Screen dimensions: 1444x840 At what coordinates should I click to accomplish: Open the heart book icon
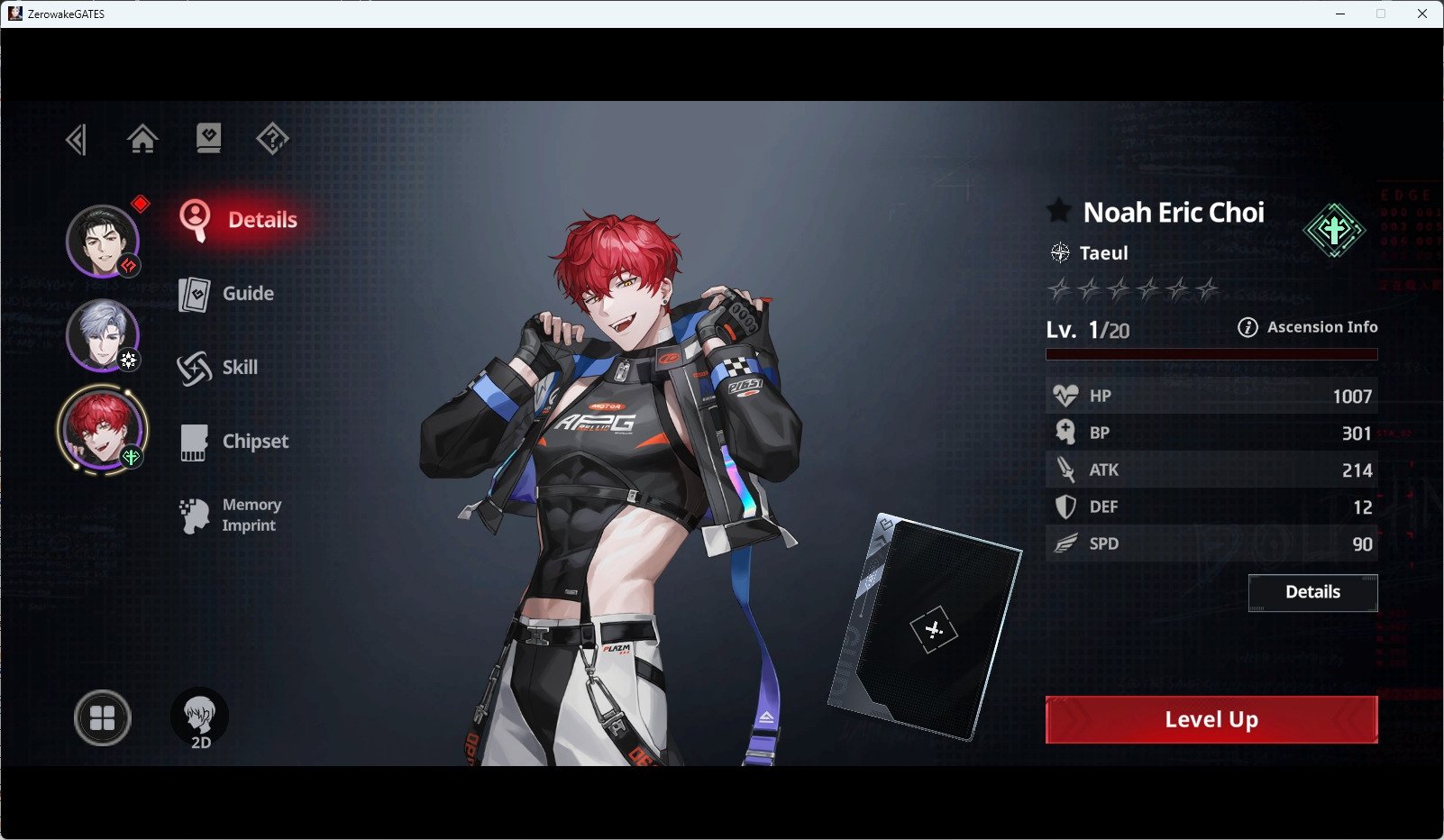(208, 138)
